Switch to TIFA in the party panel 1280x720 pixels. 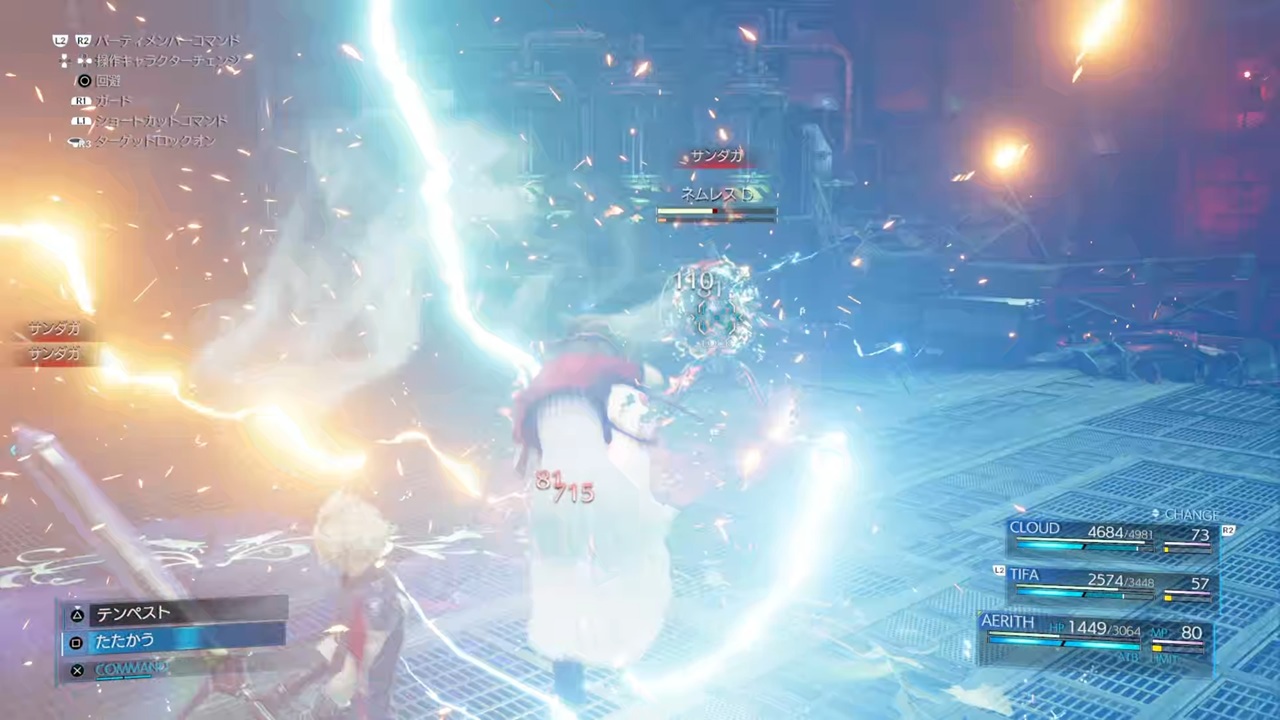pyautogui.click(x=1110, y=585)
